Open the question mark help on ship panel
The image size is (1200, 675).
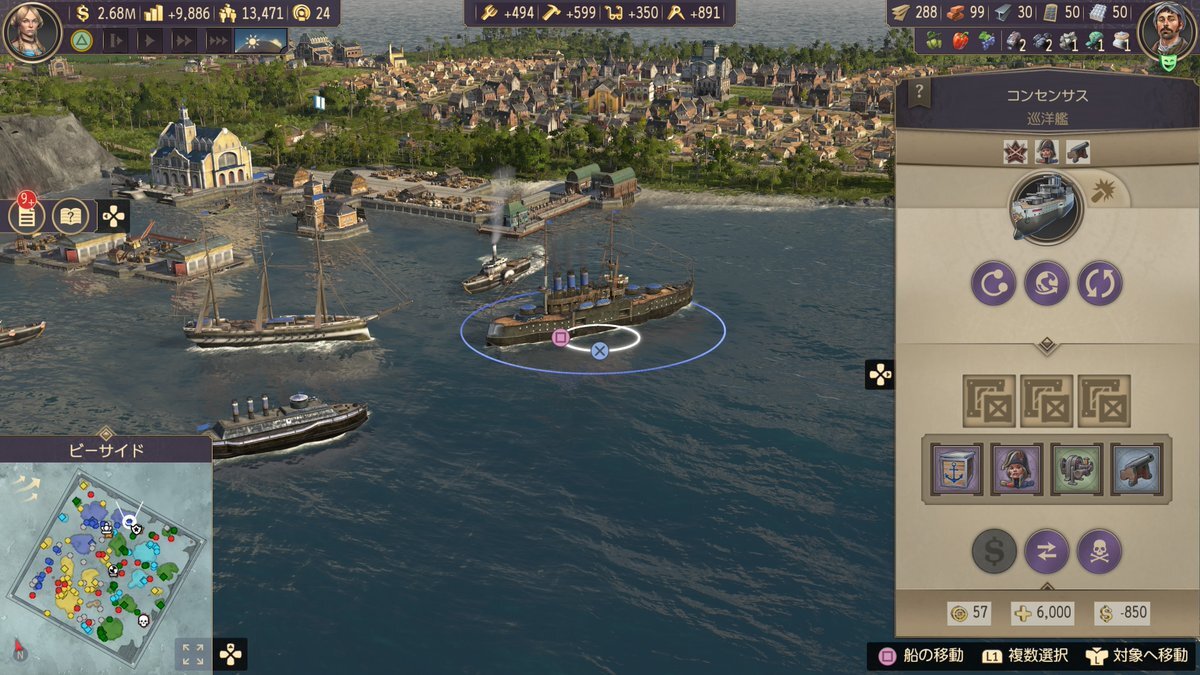[x=918, y=94]
